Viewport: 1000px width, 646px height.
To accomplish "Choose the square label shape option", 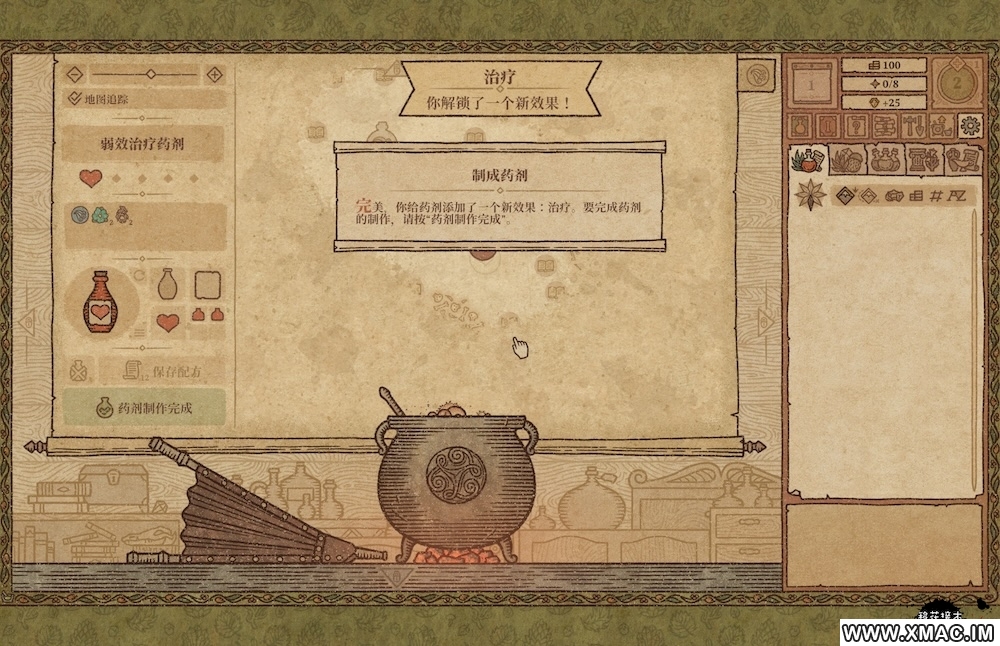I will click(206, 287).
